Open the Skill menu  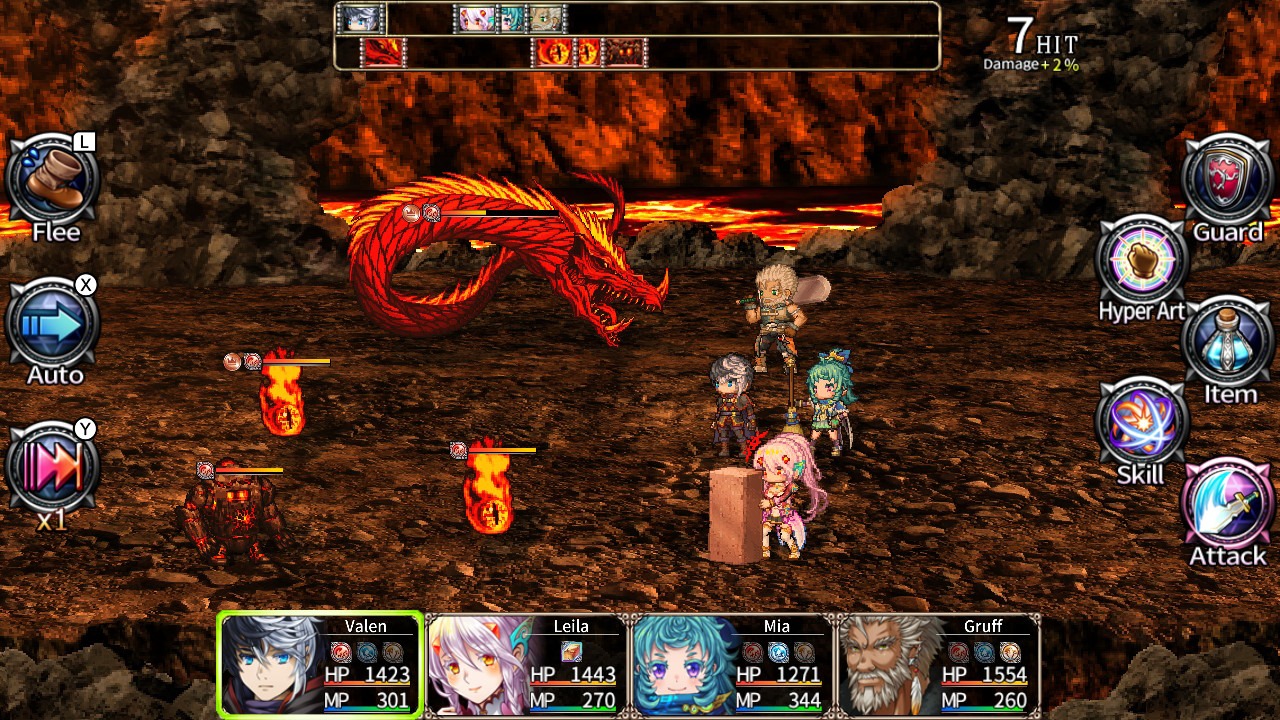1142,424
